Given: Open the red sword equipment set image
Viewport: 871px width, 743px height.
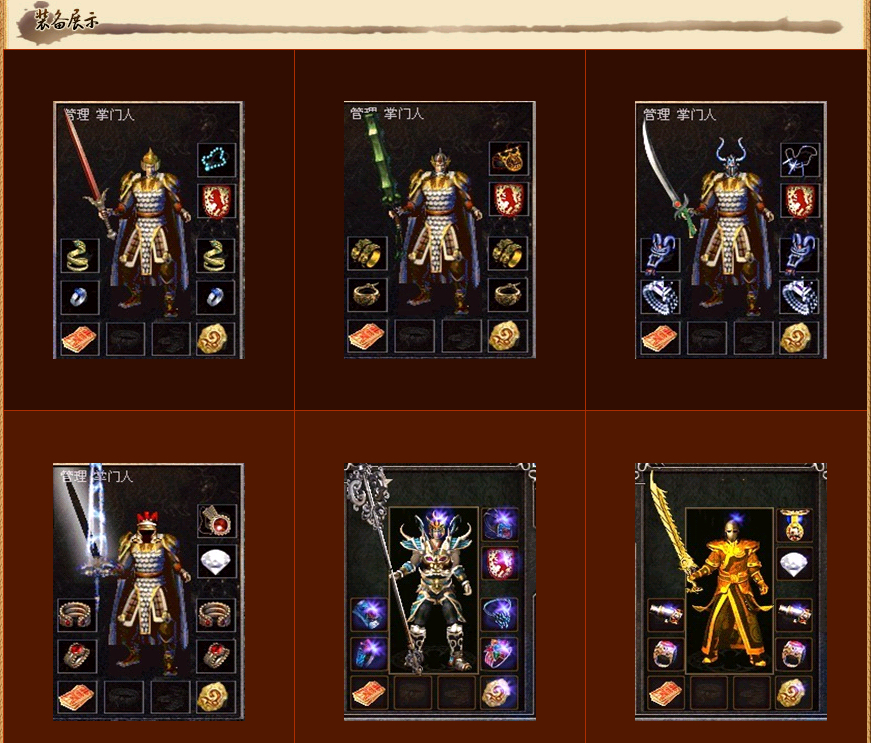Looking at the screenshot, I should click(x=148, y=230).
